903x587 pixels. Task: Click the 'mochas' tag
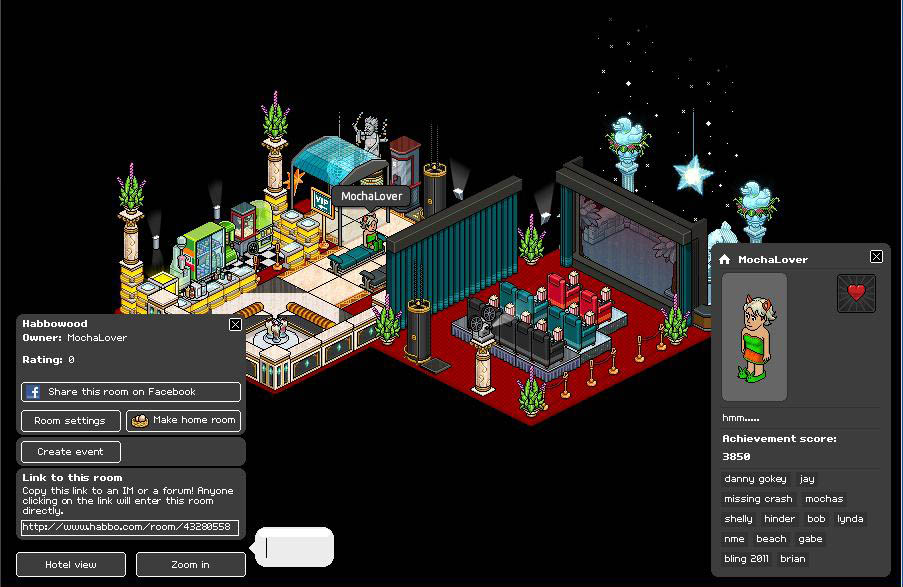[824, 499]
